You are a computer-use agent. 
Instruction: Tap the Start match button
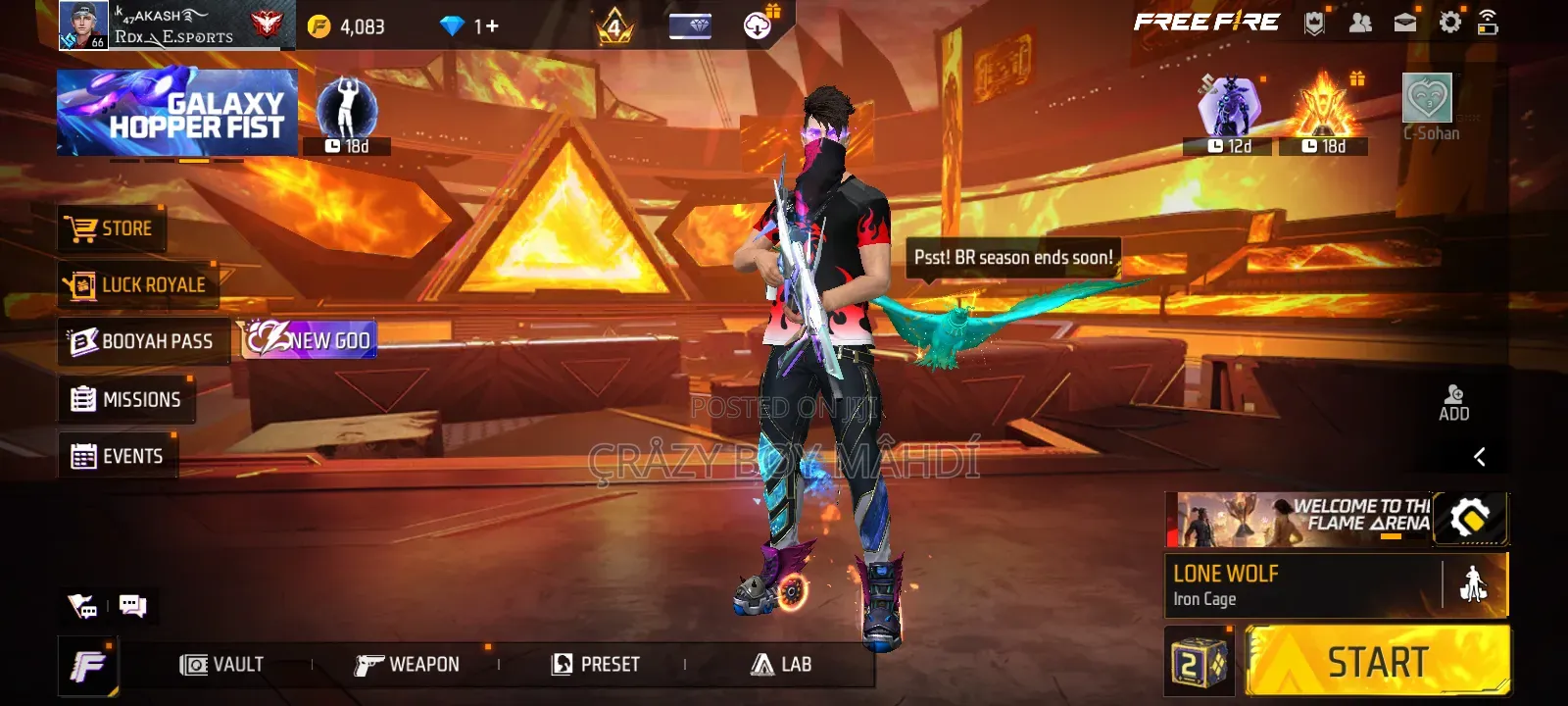[x=1377, y=663]
